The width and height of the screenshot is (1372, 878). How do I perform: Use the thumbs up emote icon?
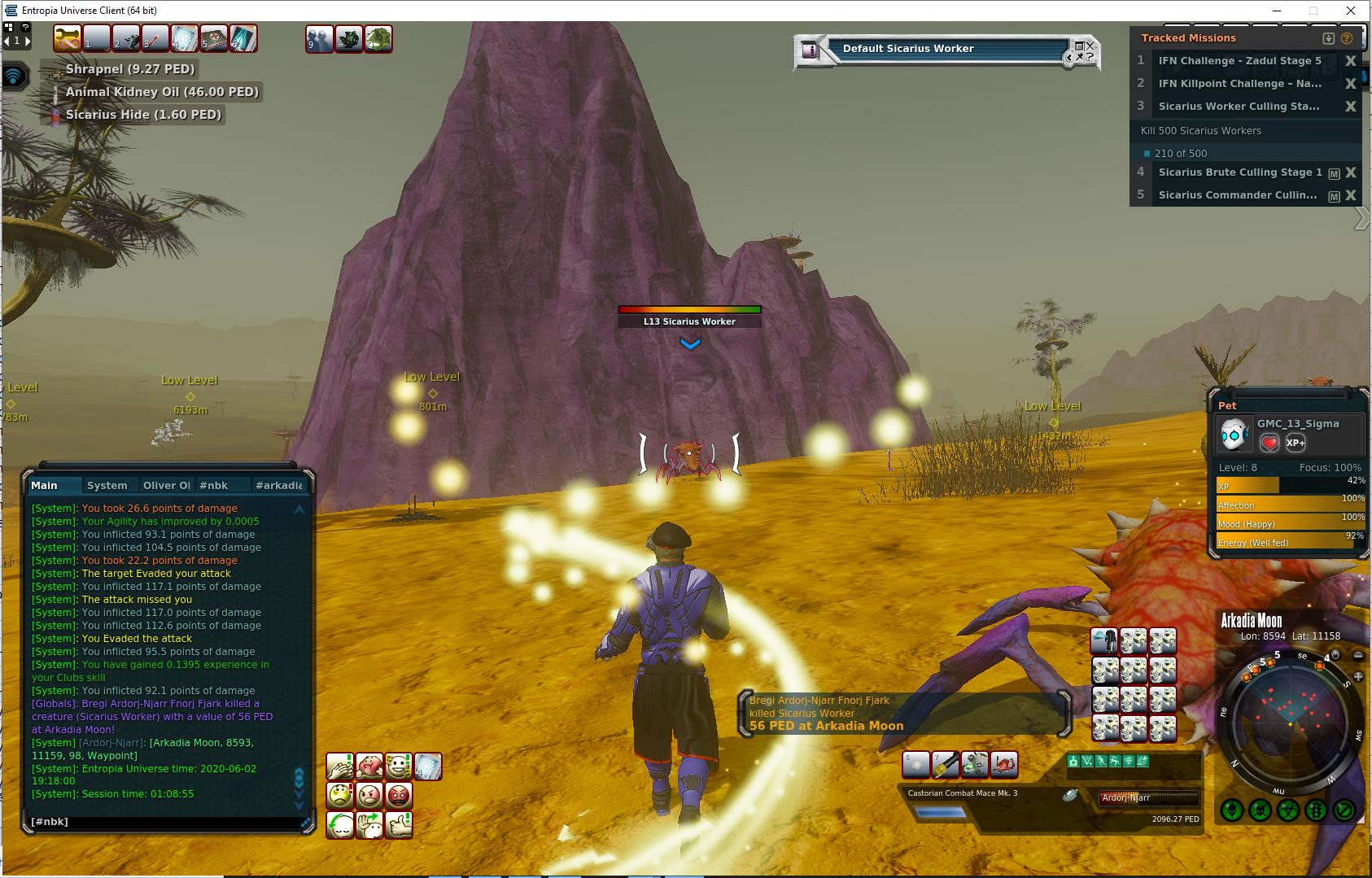[x=399, y=824]
